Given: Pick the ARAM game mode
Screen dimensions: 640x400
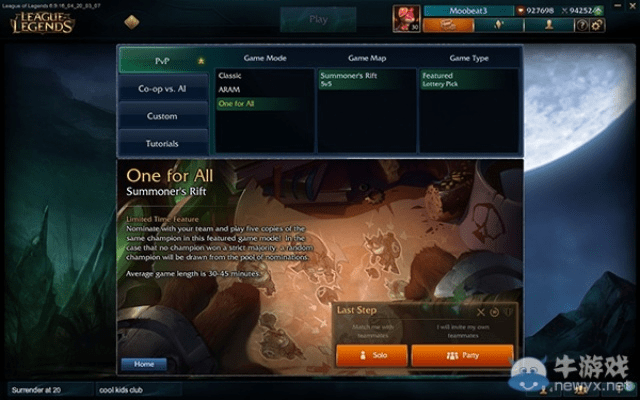Looking at the screenshot, I should pyautogui.click(x=229, y=89).
